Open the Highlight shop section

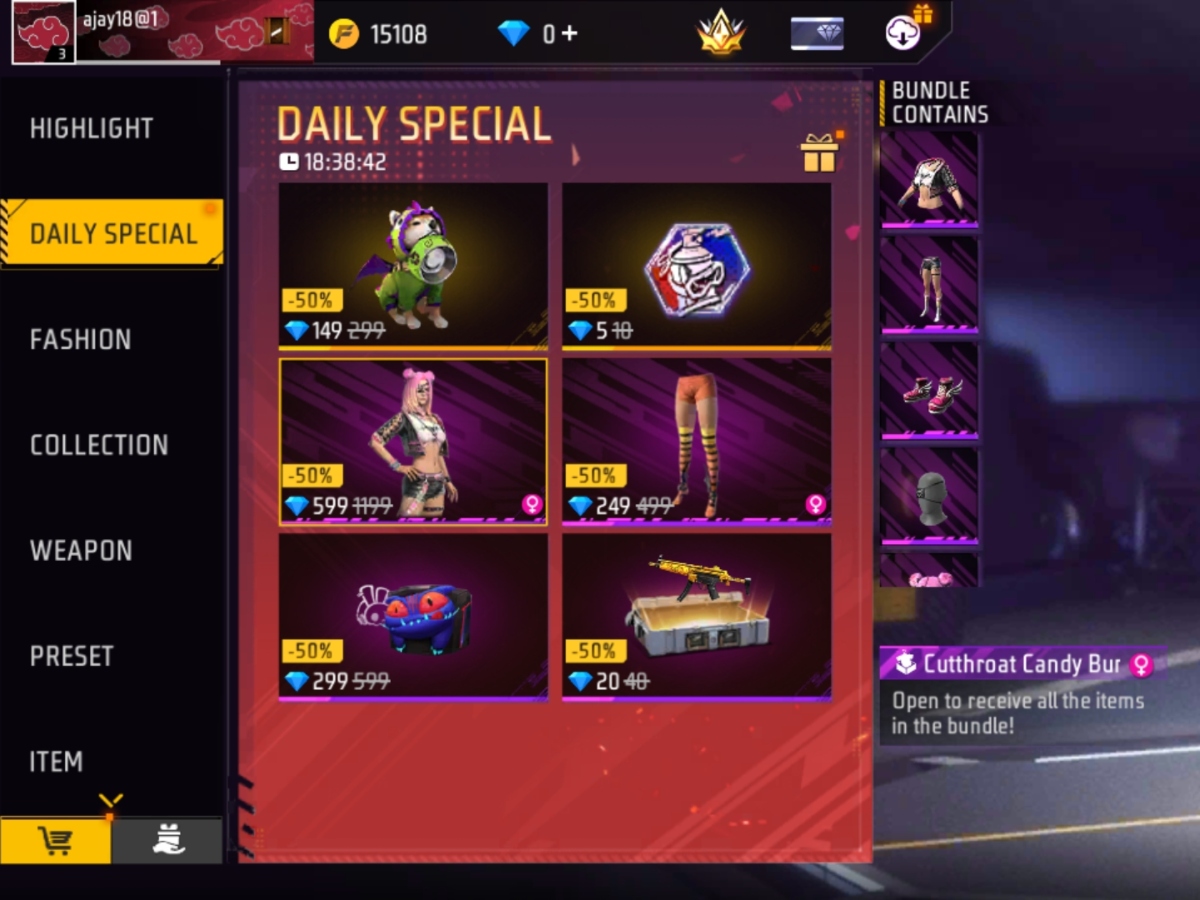coord(92,128)
